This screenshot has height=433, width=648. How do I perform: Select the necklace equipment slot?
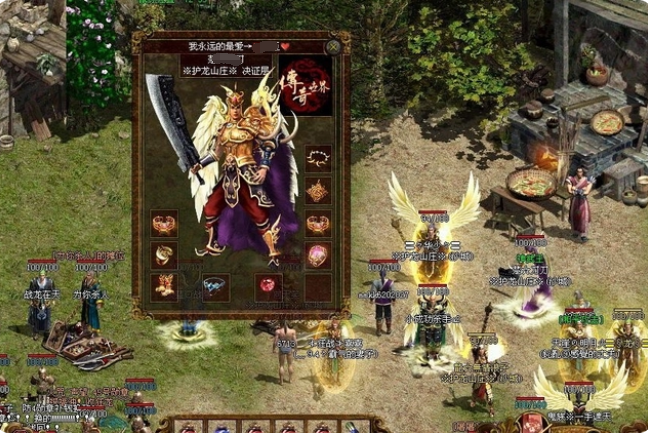pyautogui.click(x=318, y=159)
